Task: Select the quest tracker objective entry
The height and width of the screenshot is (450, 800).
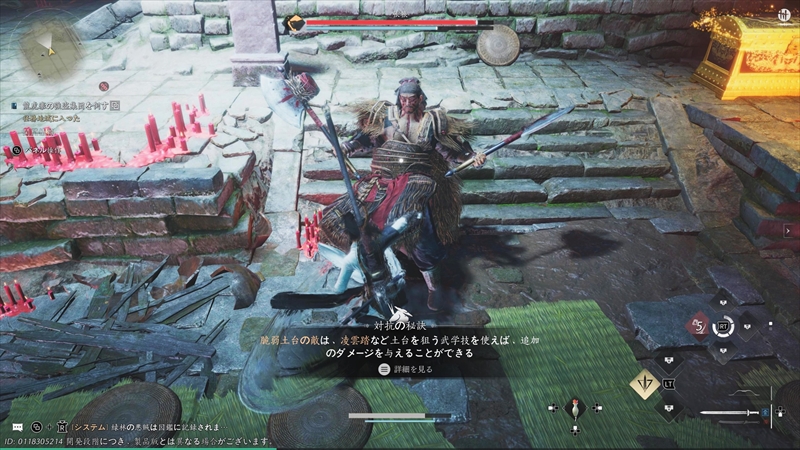Action: (x=65, y=104)
